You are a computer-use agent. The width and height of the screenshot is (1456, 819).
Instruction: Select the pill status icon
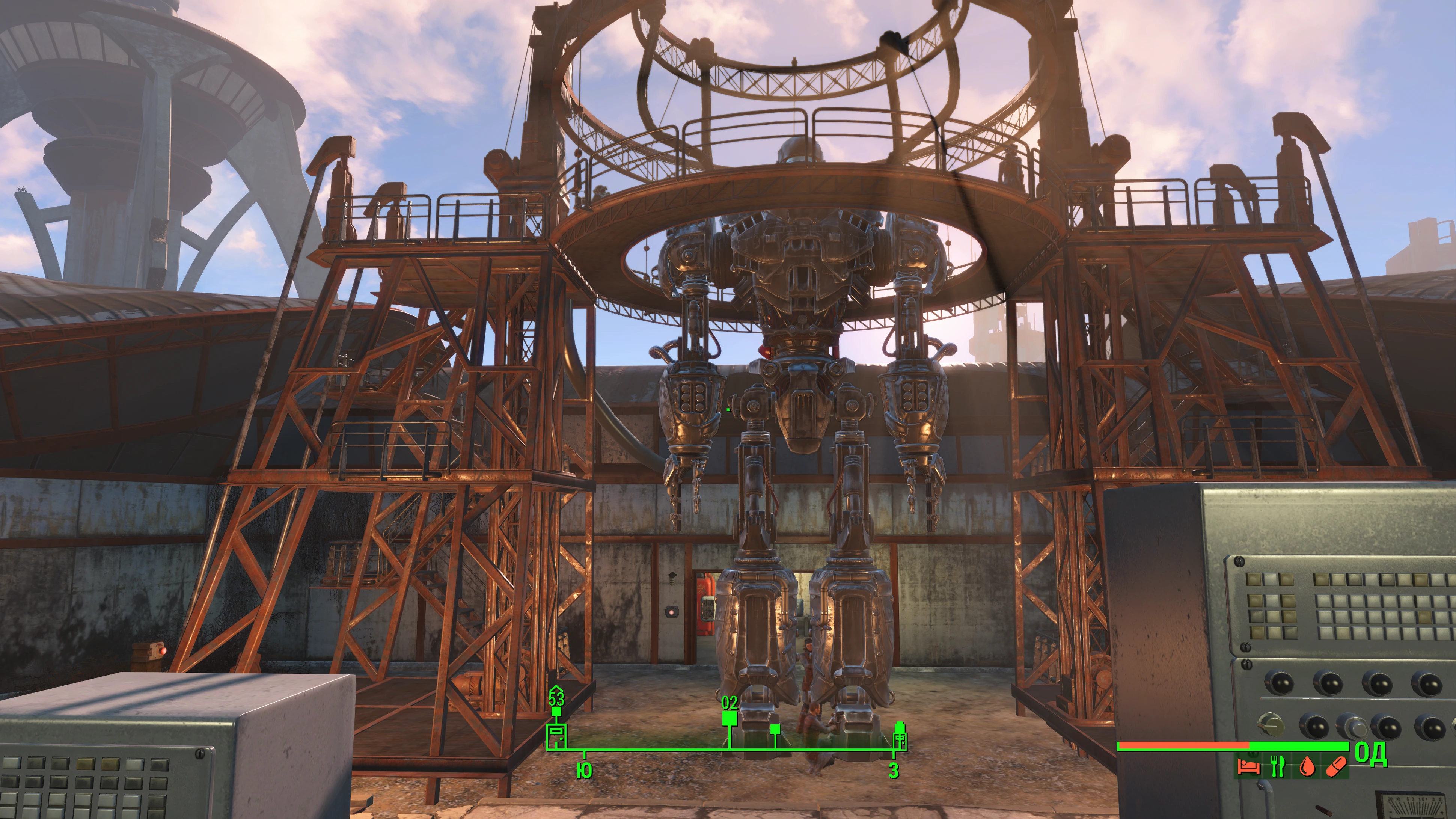tap(1335, 767)
